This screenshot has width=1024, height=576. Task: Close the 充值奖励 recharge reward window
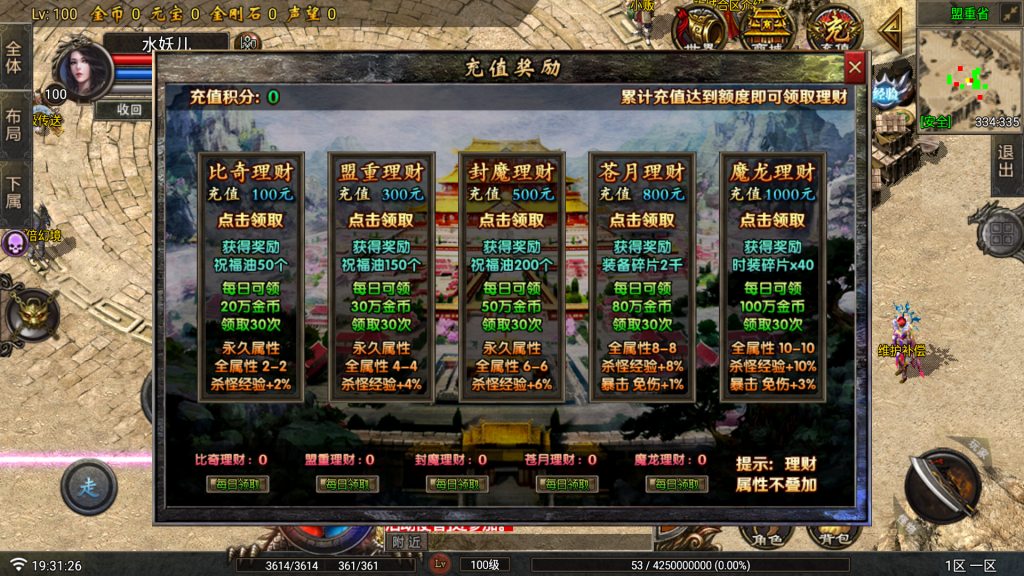[x=855, y=68]
